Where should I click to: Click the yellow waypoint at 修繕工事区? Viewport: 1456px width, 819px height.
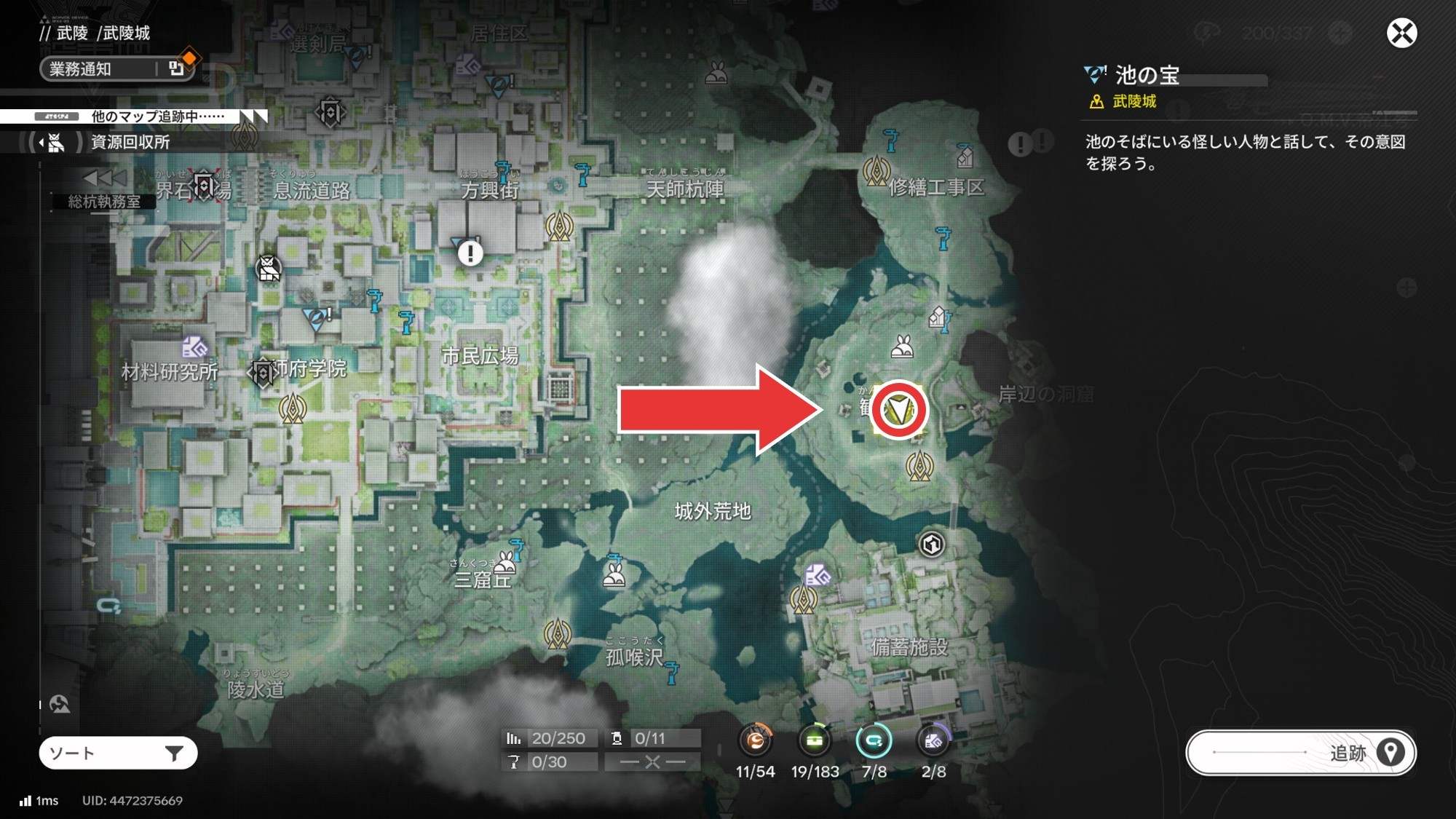click(877, 171)
